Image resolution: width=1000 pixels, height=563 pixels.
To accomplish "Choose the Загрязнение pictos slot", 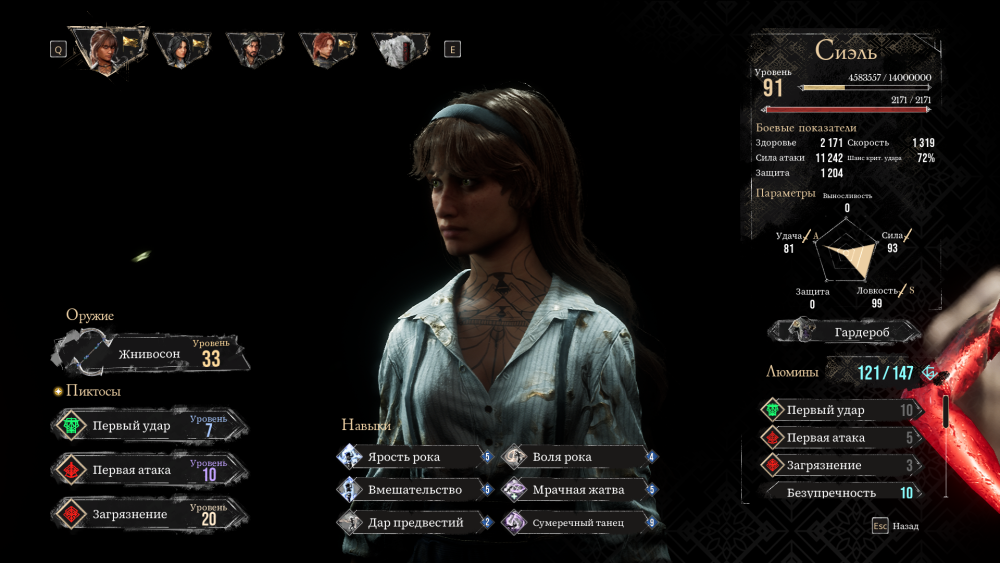I will pos(148,514).
